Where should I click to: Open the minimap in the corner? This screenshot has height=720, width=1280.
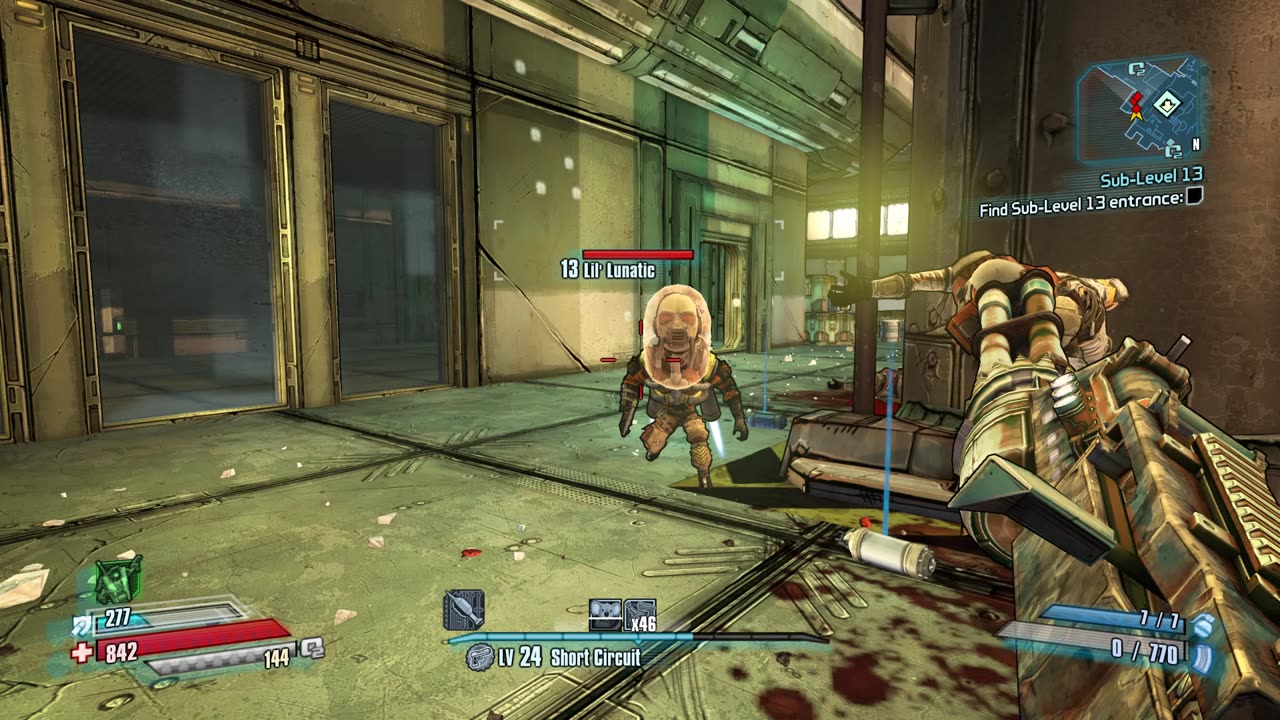click(x=1140, y=108)
